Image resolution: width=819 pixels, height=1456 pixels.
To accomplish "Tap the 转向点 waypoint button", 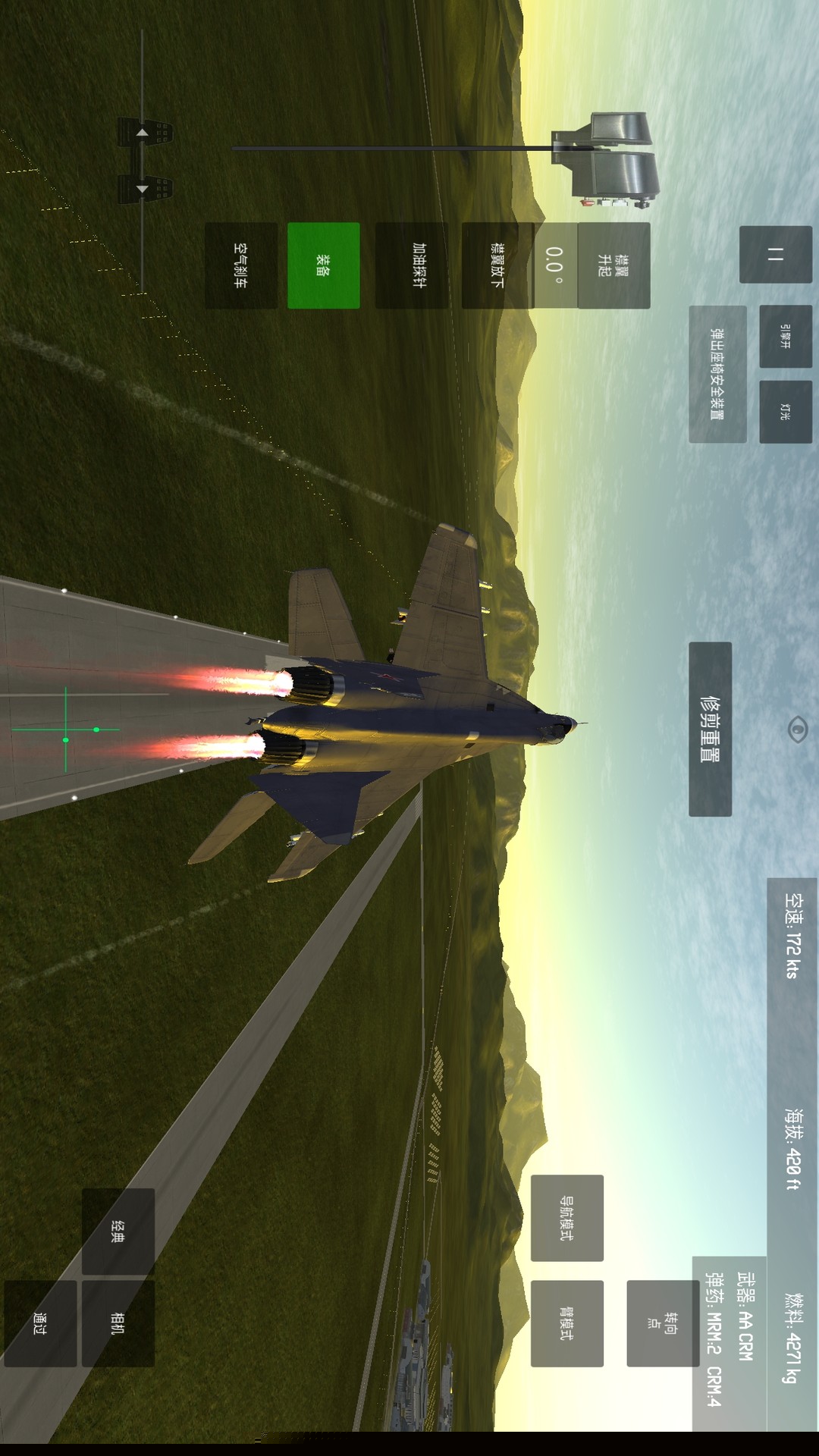I will tap(662, 1323).
